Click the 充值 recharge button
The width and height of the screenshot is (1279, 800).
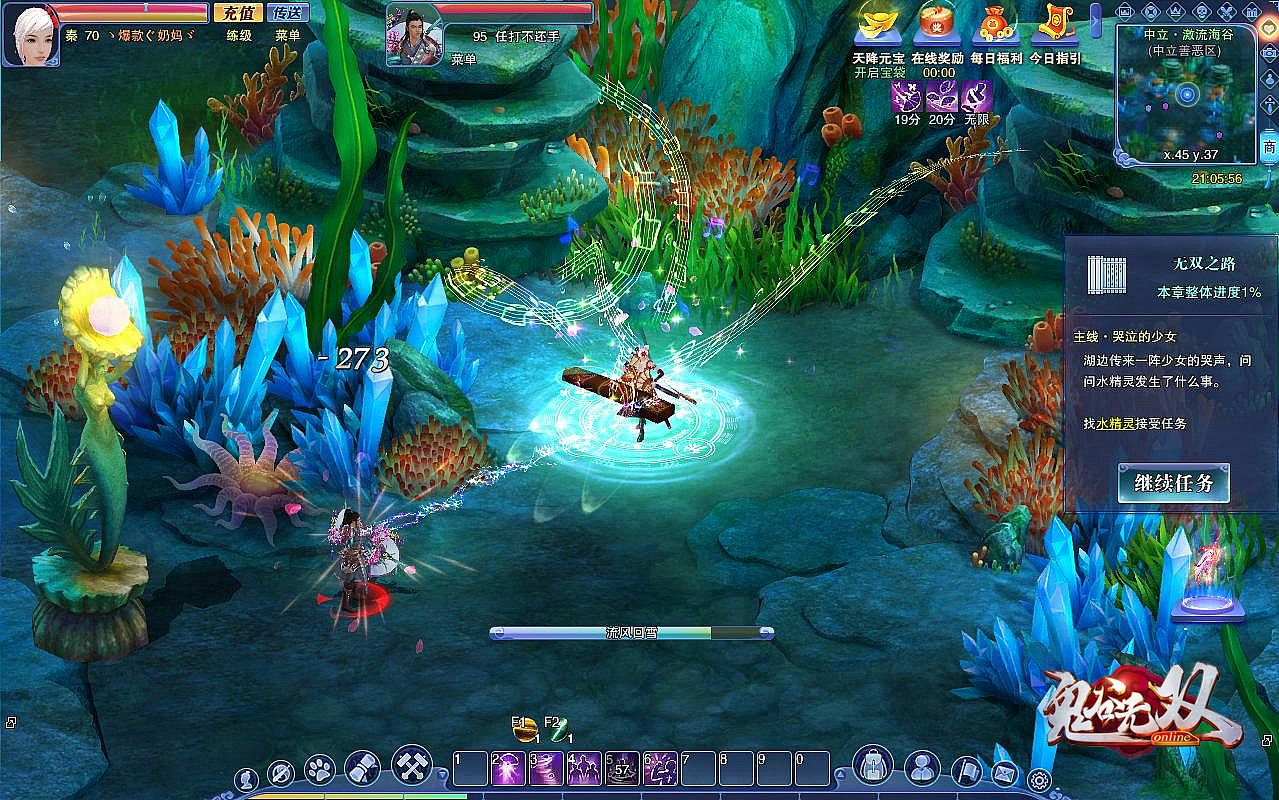click(x=238, y=13)
